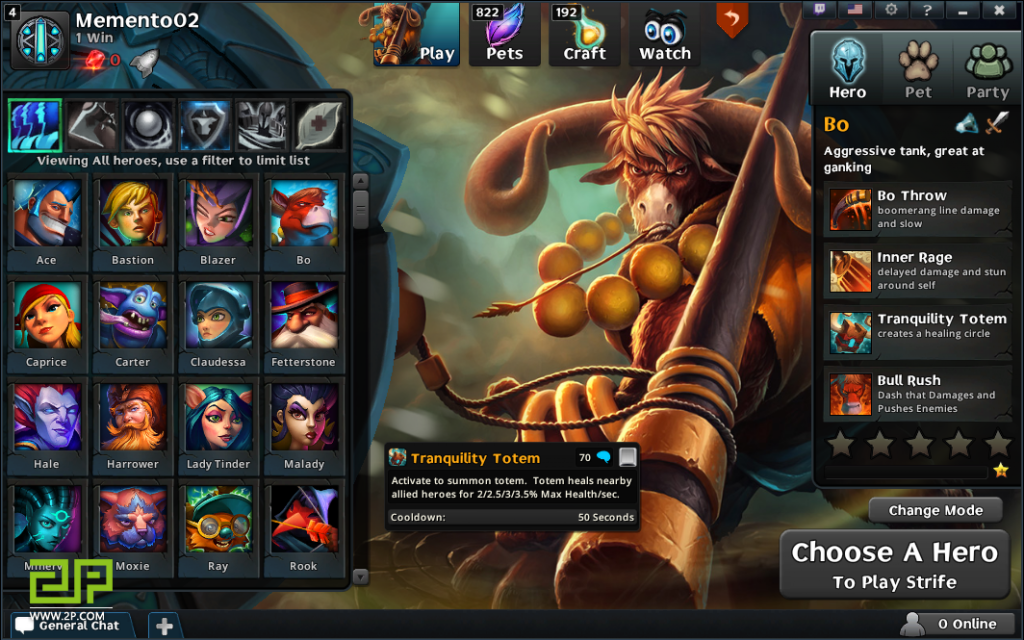The image size is (1024, 640).
Task: Close the game window
Action: (998, 10)
